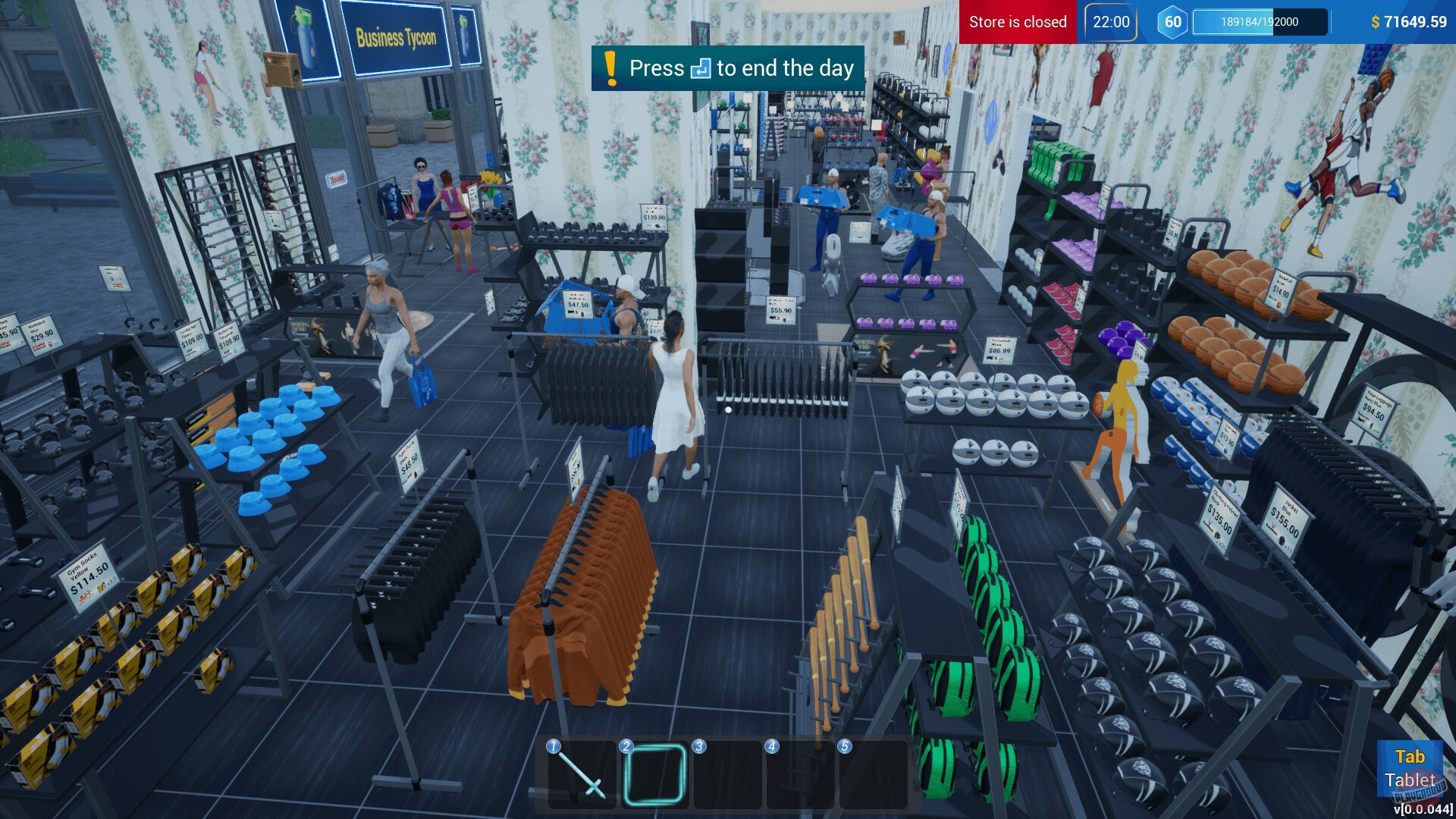This screenshot has width=1456, height=819.
Task: Click the Business Tycoon storefront sign
Action: click(395, 37)
